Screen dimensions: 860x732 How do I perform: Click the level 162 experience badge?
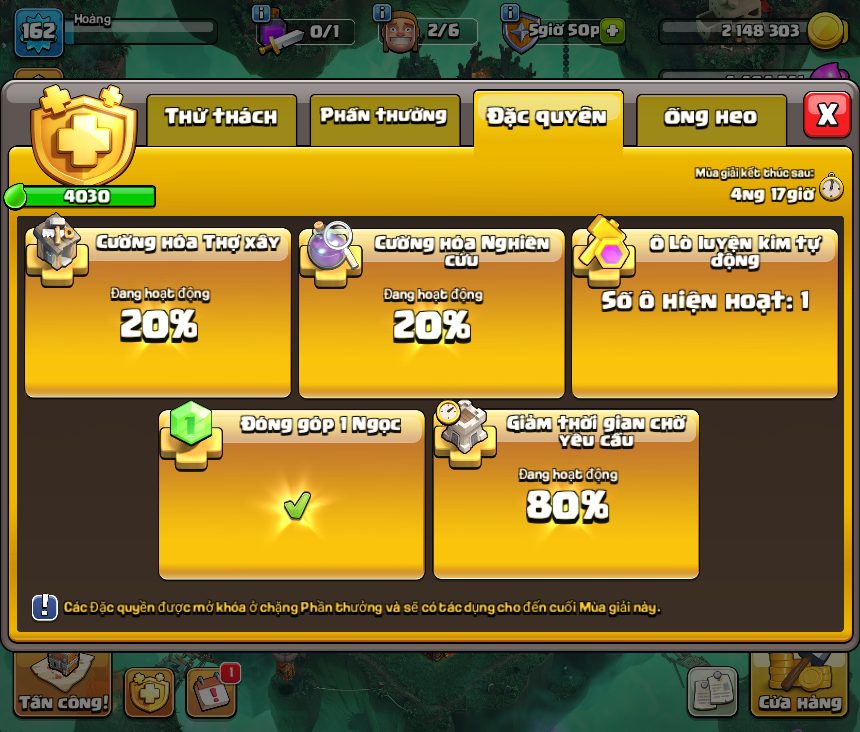39,32
